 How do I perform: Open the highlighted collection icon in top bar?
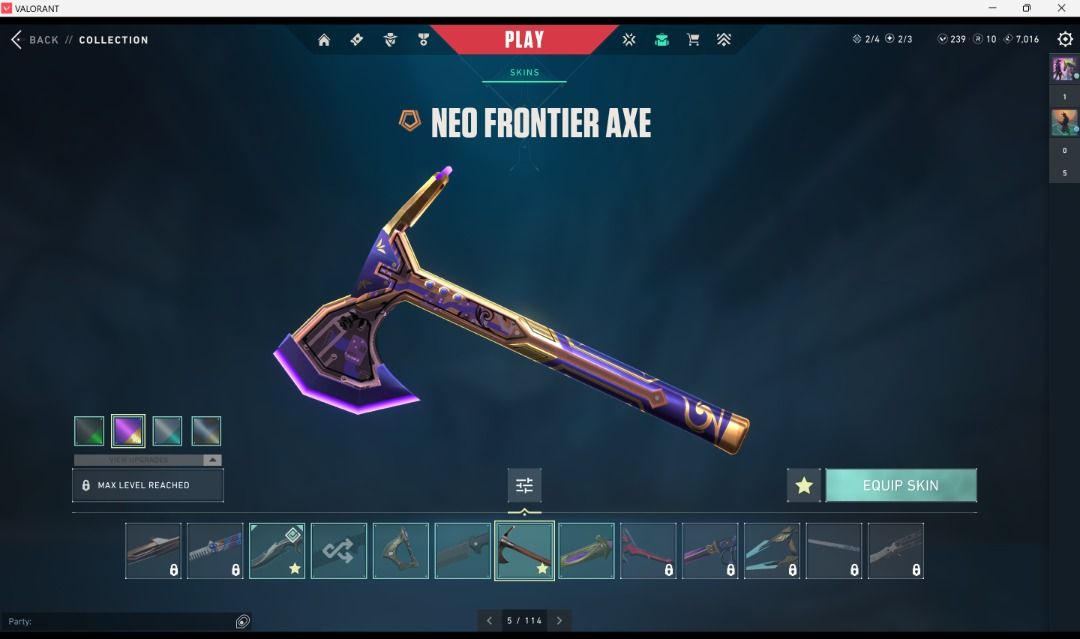661,40
